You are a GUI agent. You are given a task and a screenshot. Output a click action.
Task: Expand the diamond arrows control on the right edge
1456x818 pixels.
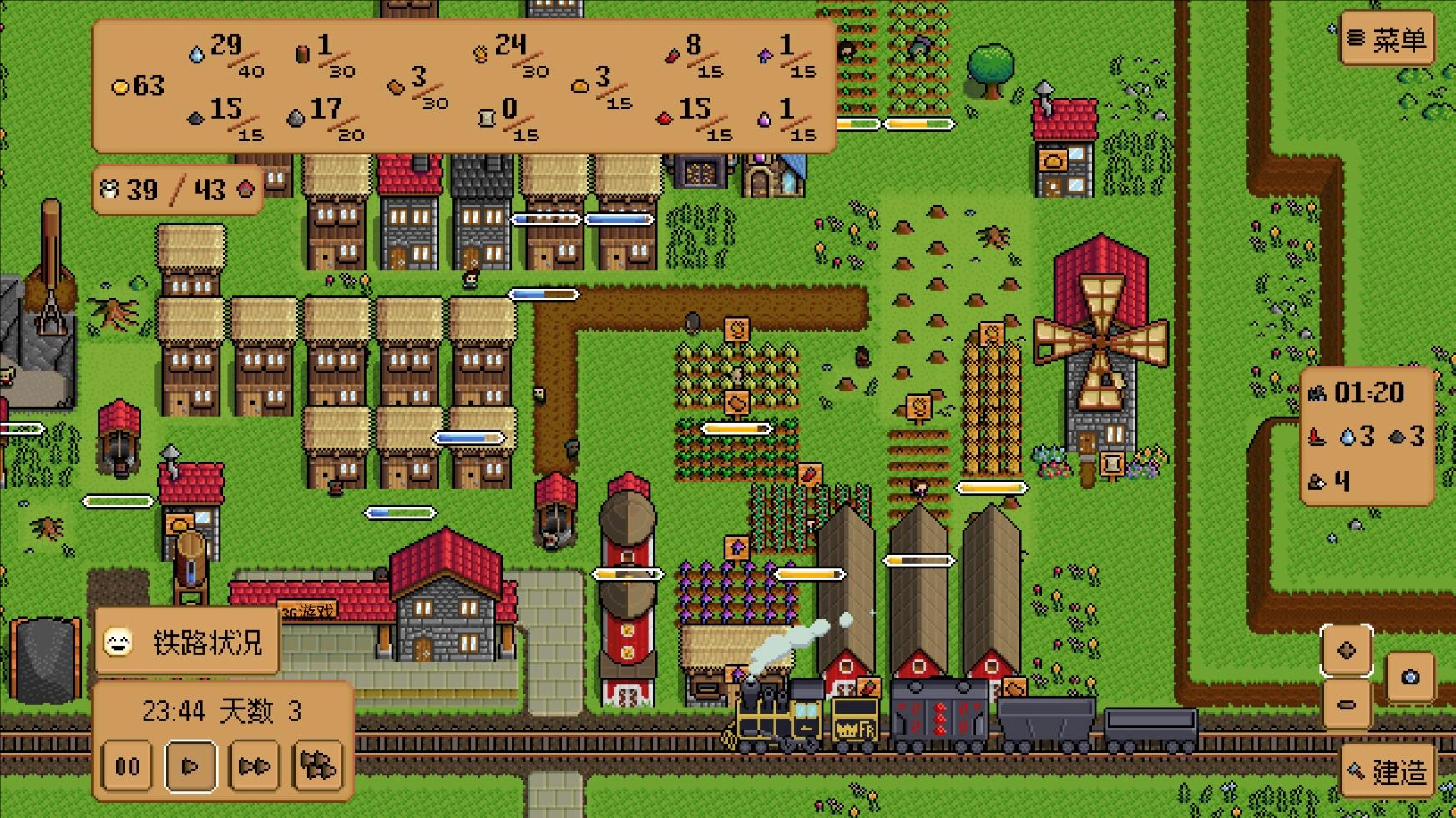pyautogui.click(x=1345, y=649)
